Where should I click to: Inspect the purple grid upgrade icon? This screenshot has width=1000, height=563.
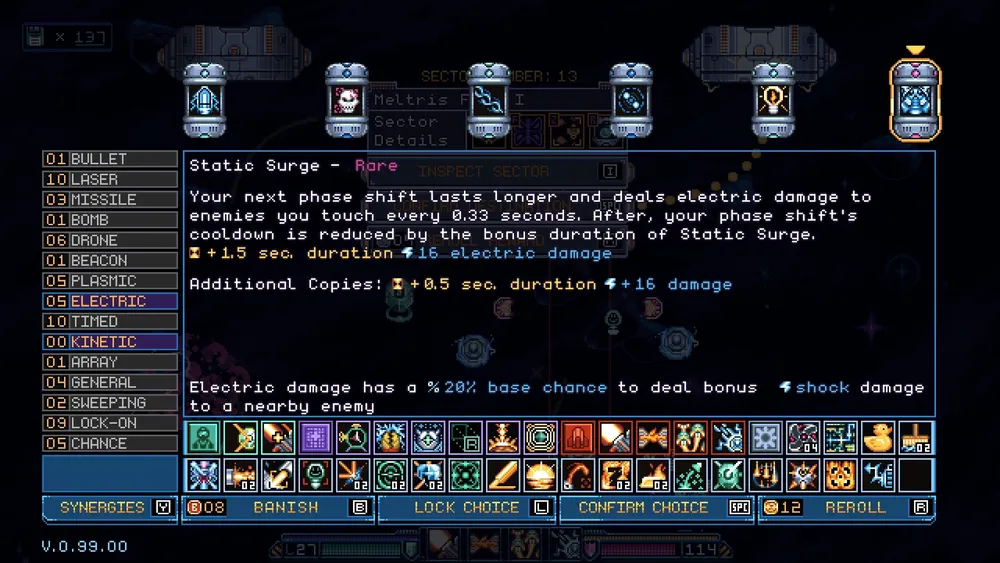(x=314, y=437)
